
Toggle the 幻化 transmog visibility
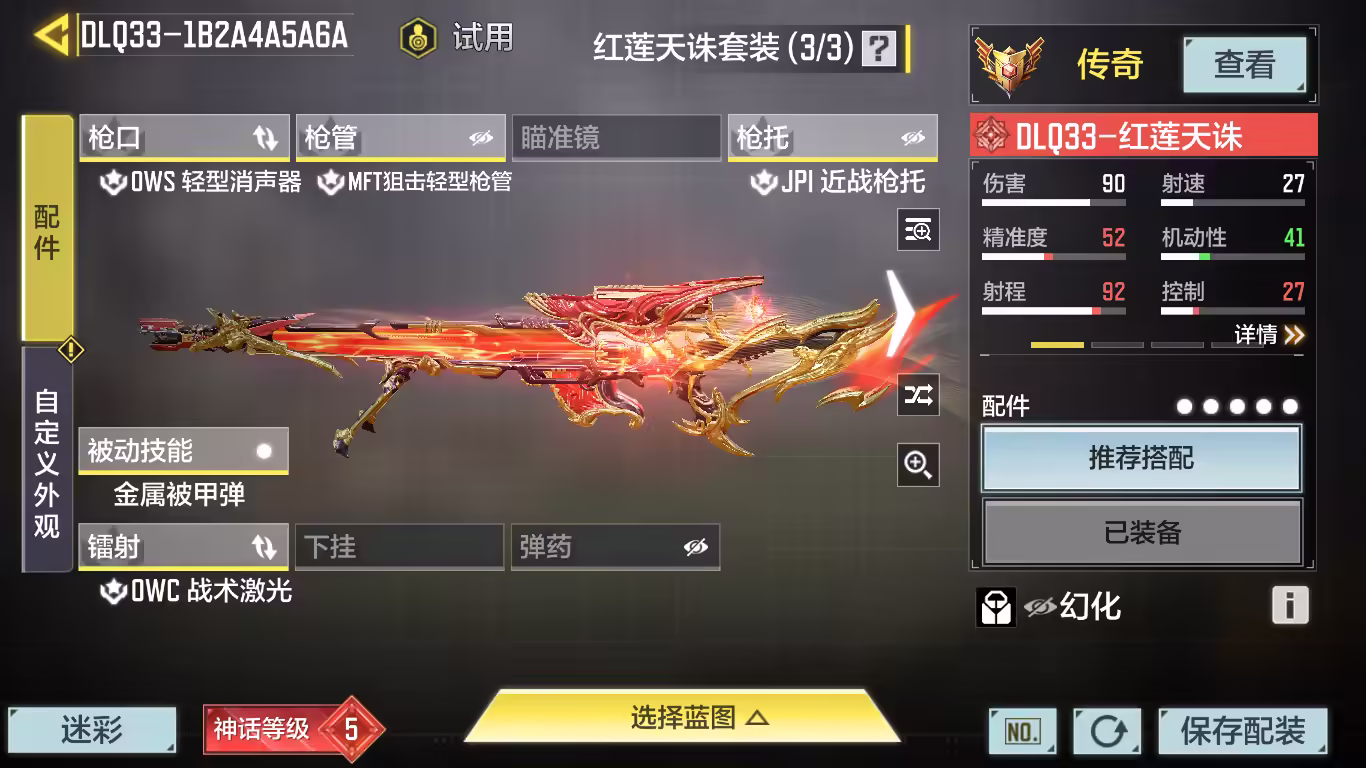coord(1040,606)
